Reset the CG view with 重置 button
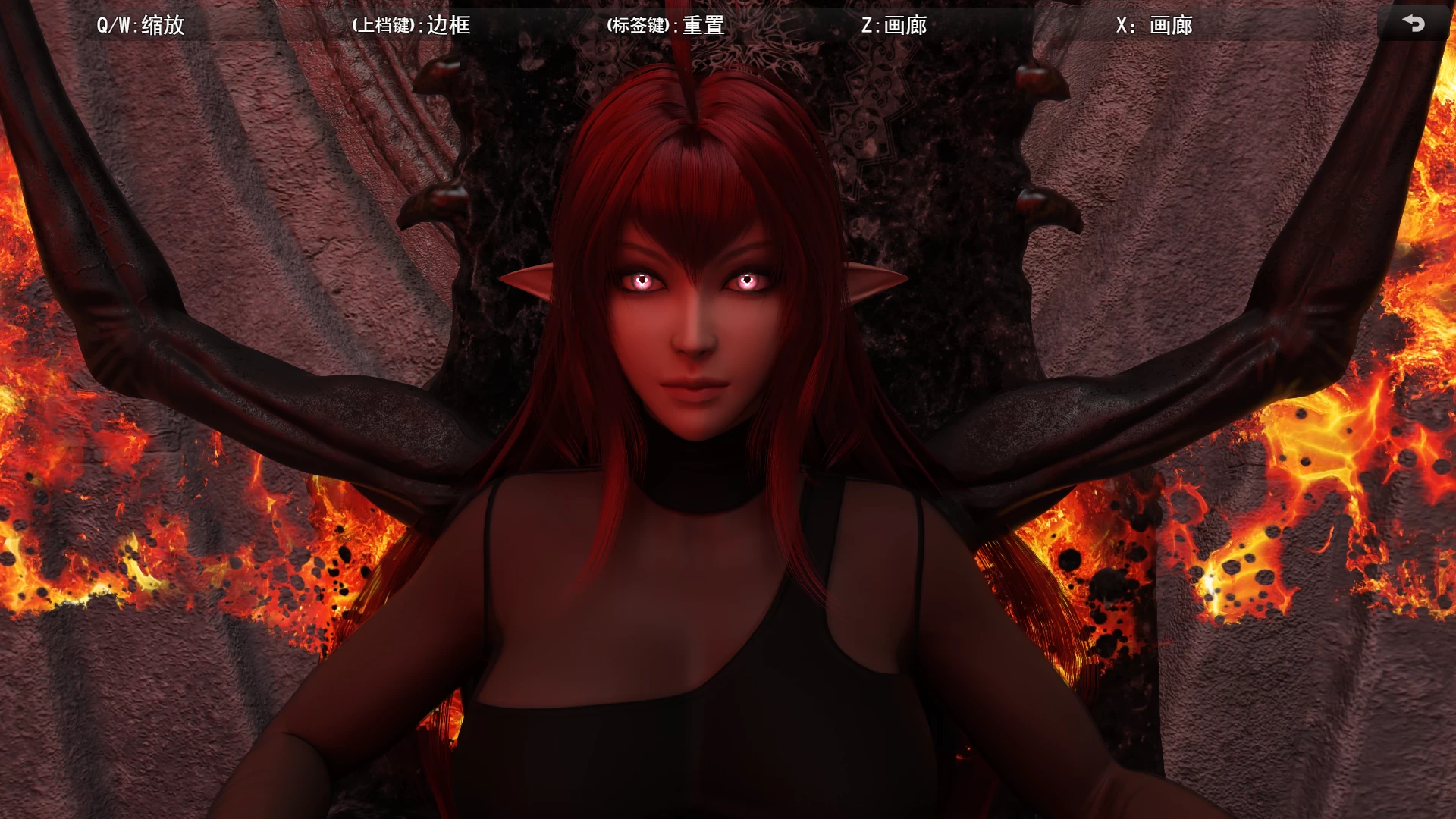 click(705, 25)
